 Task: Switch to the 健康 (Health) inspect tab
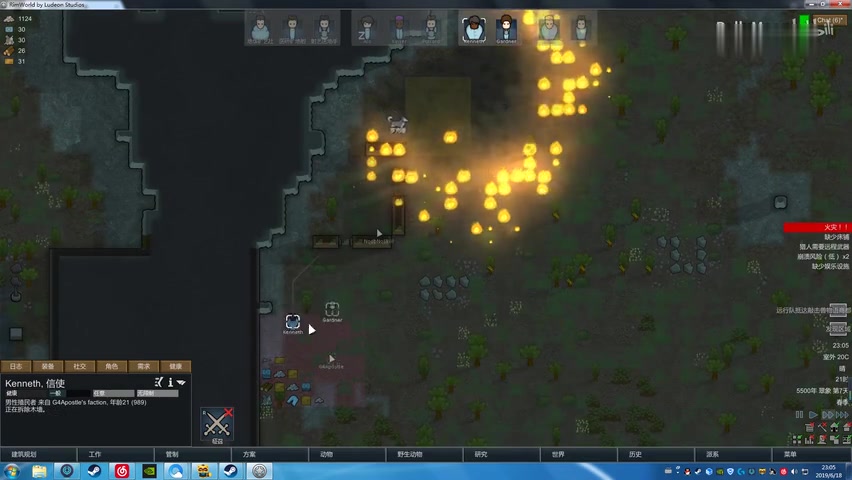[x=176, y=366]
